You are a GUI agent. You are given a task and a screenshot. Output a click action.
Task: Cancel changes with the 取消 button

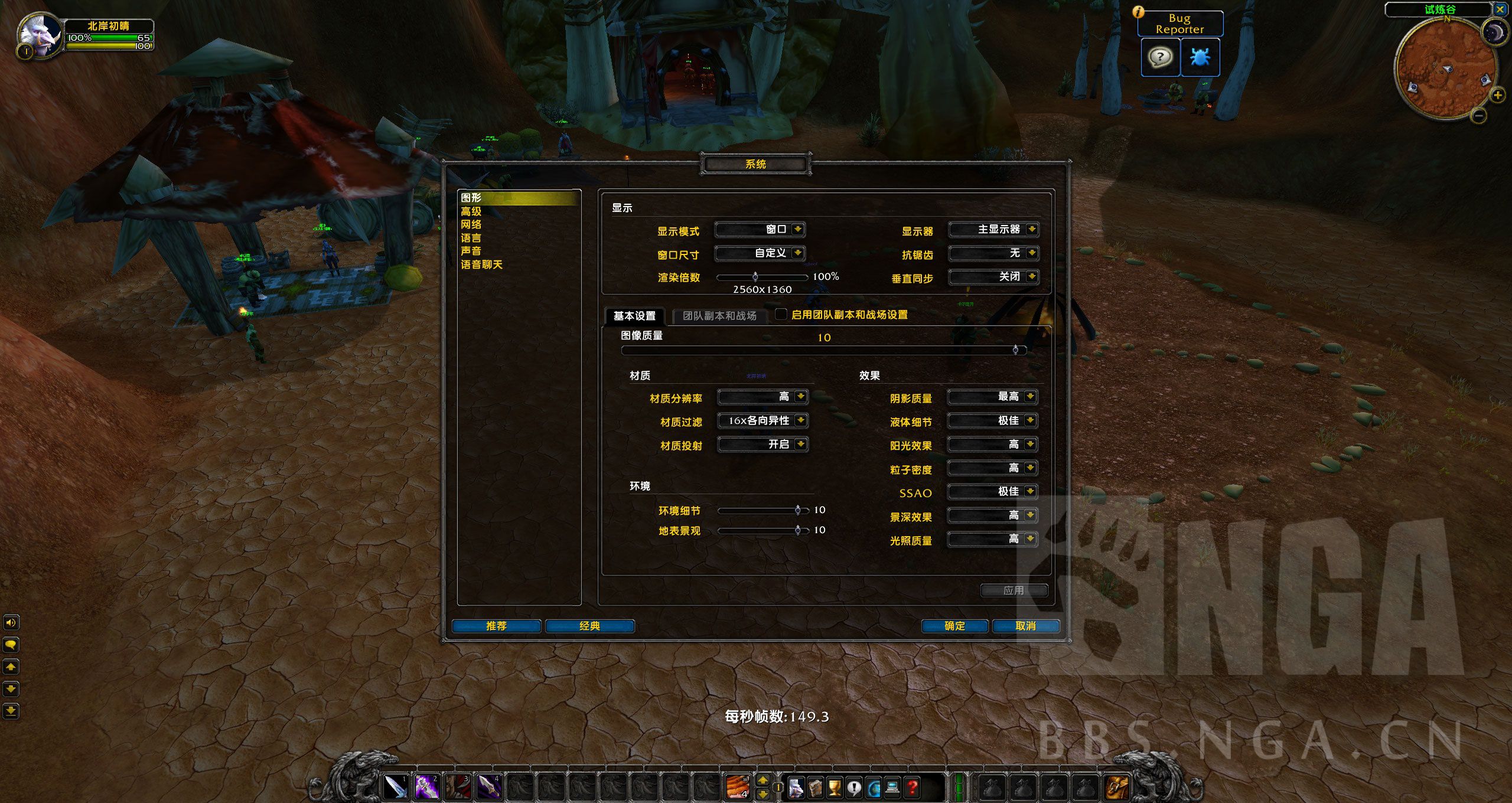click(x=1025, y=626)
